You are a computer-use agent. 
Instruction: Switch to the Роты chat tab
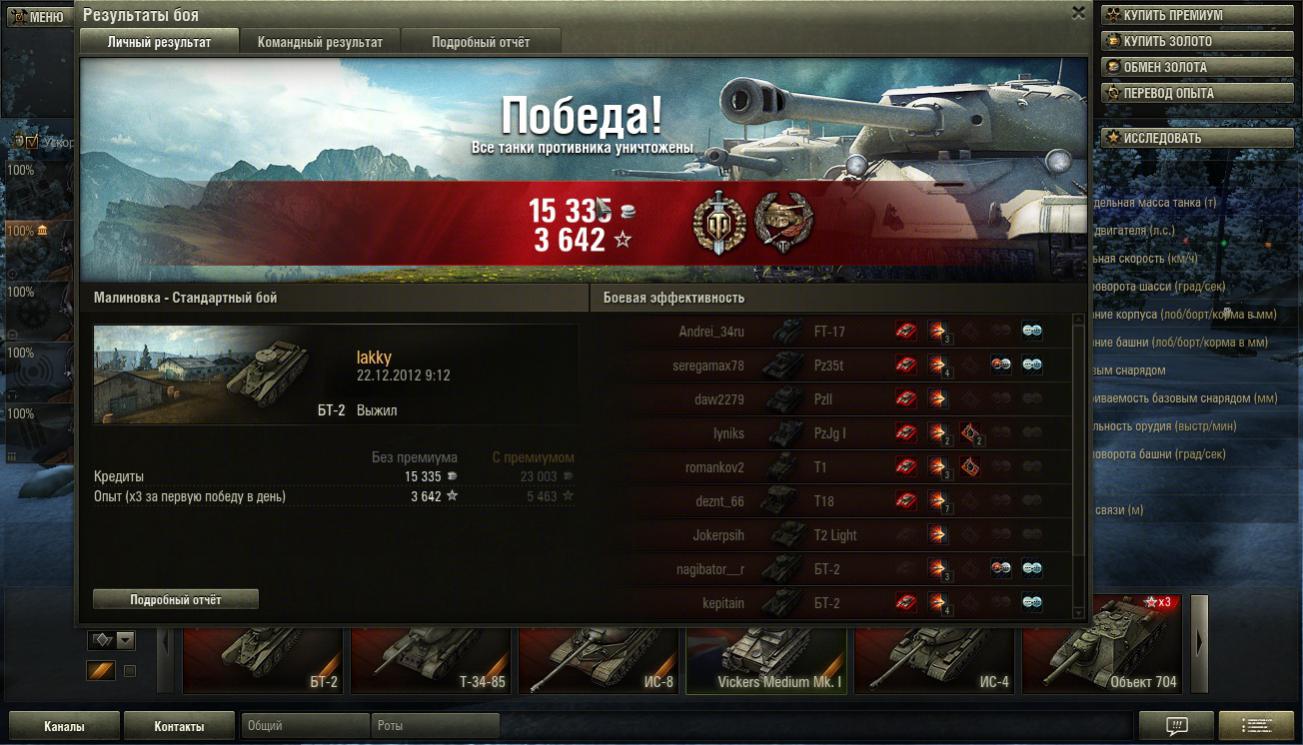[x=435, y=726]
